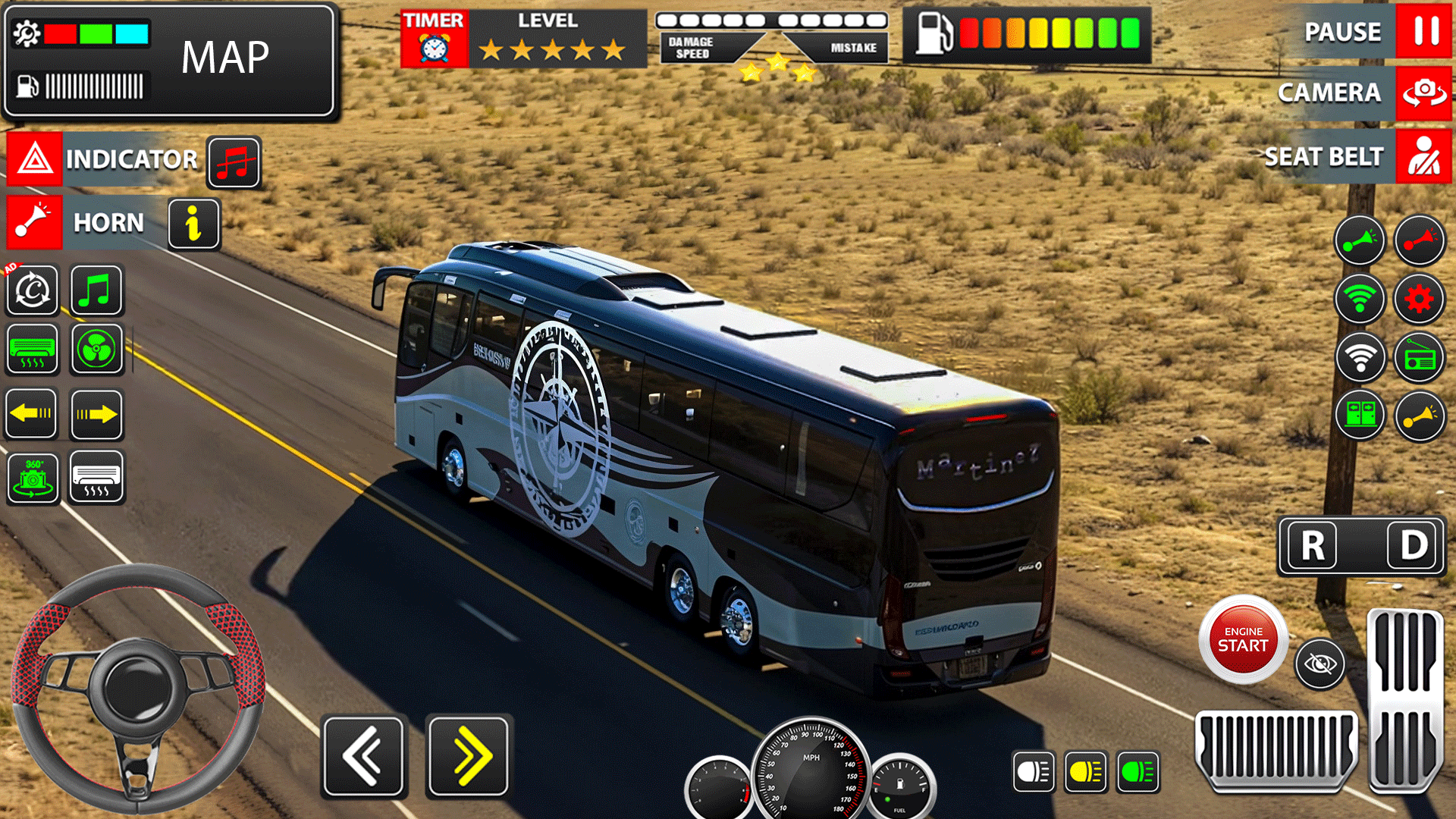Open or close the bus doors
Viewport: 1456px width, 819px height.
(1360, 416)
